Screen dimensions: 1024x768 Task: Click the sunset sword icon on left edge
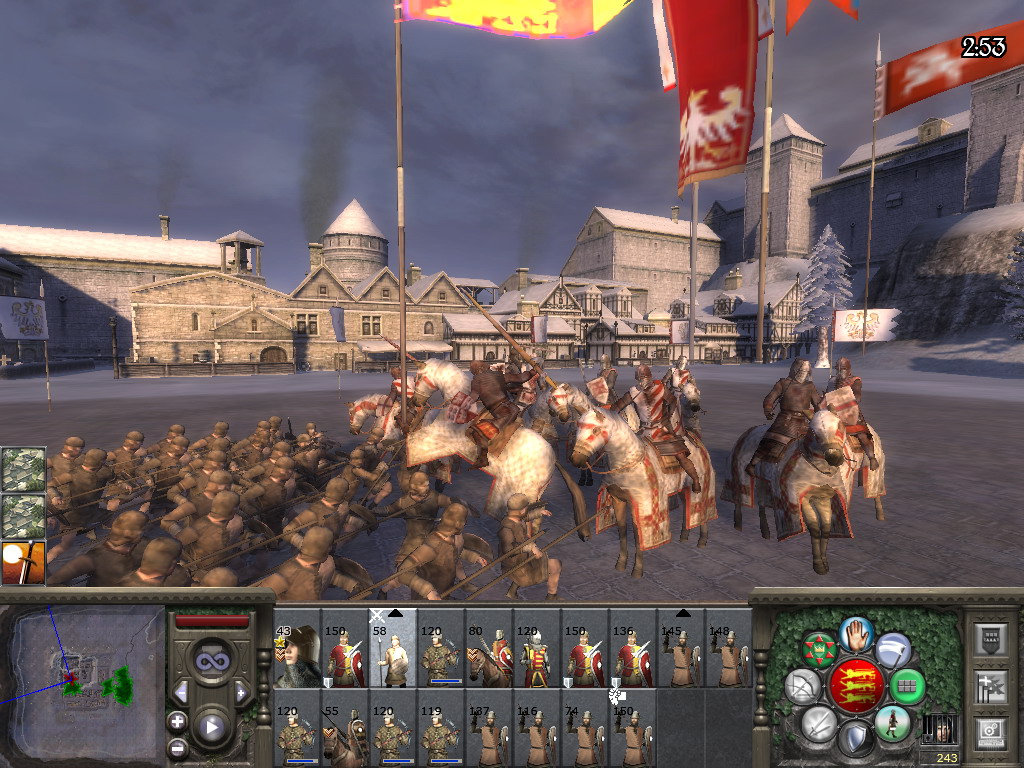tap(23, 563)
